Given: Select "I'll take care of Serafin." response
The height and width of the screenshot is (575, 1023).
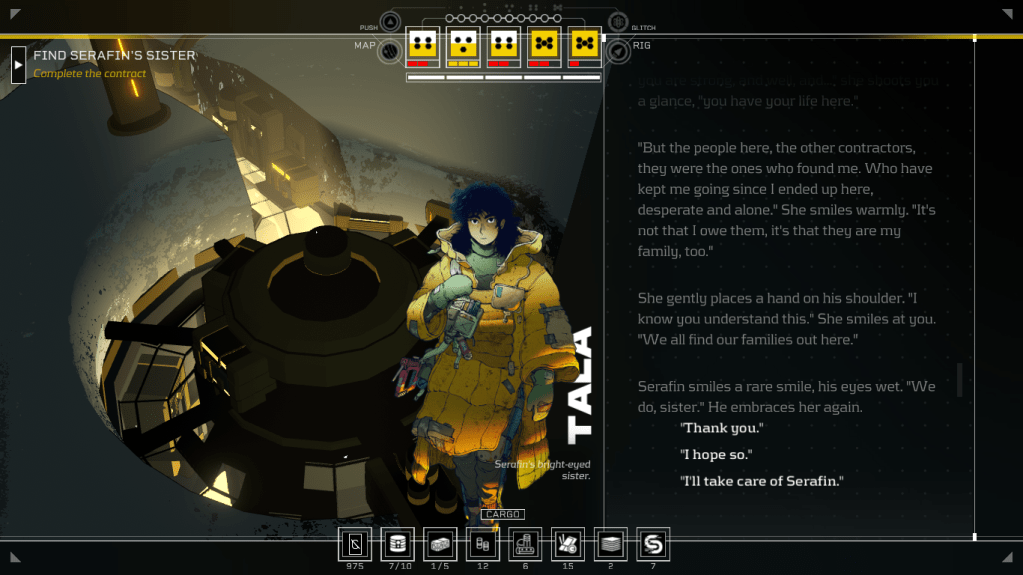Looking at the screenshot, I should [x=762, y=482].
